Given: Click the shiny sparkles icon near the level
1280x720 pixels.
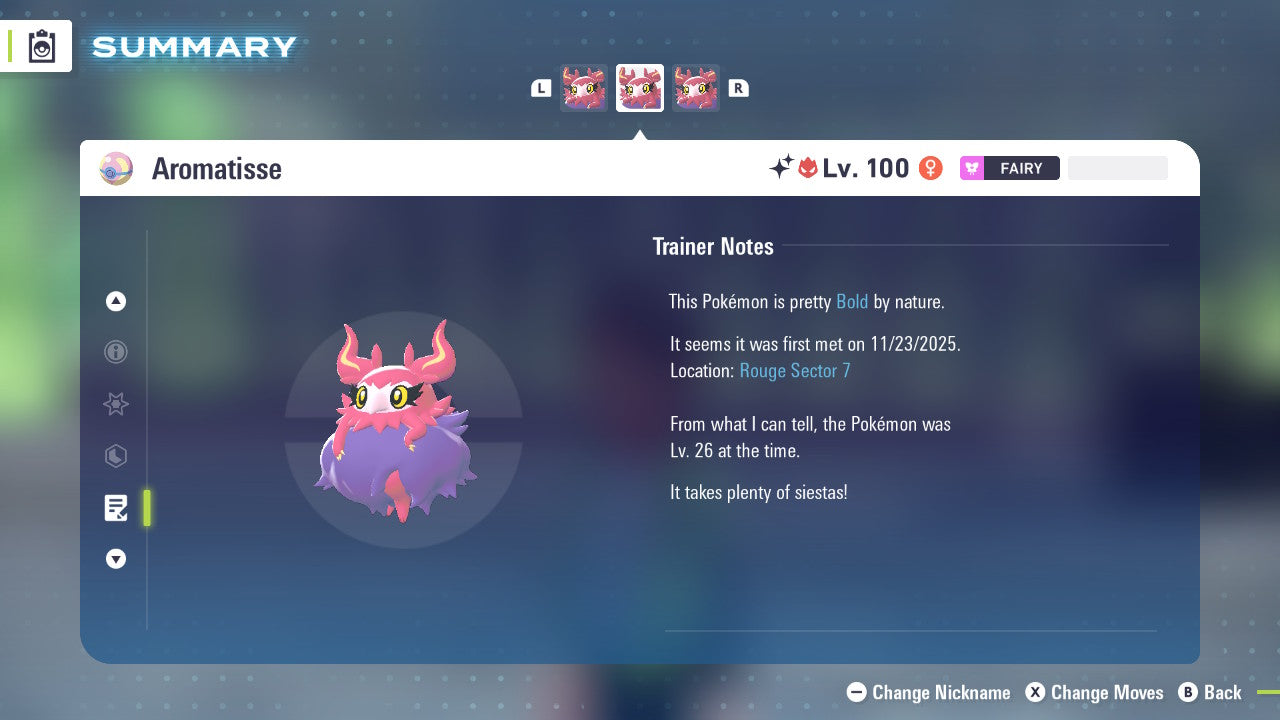Looking at the screenshot, I should tap(785, 167).
